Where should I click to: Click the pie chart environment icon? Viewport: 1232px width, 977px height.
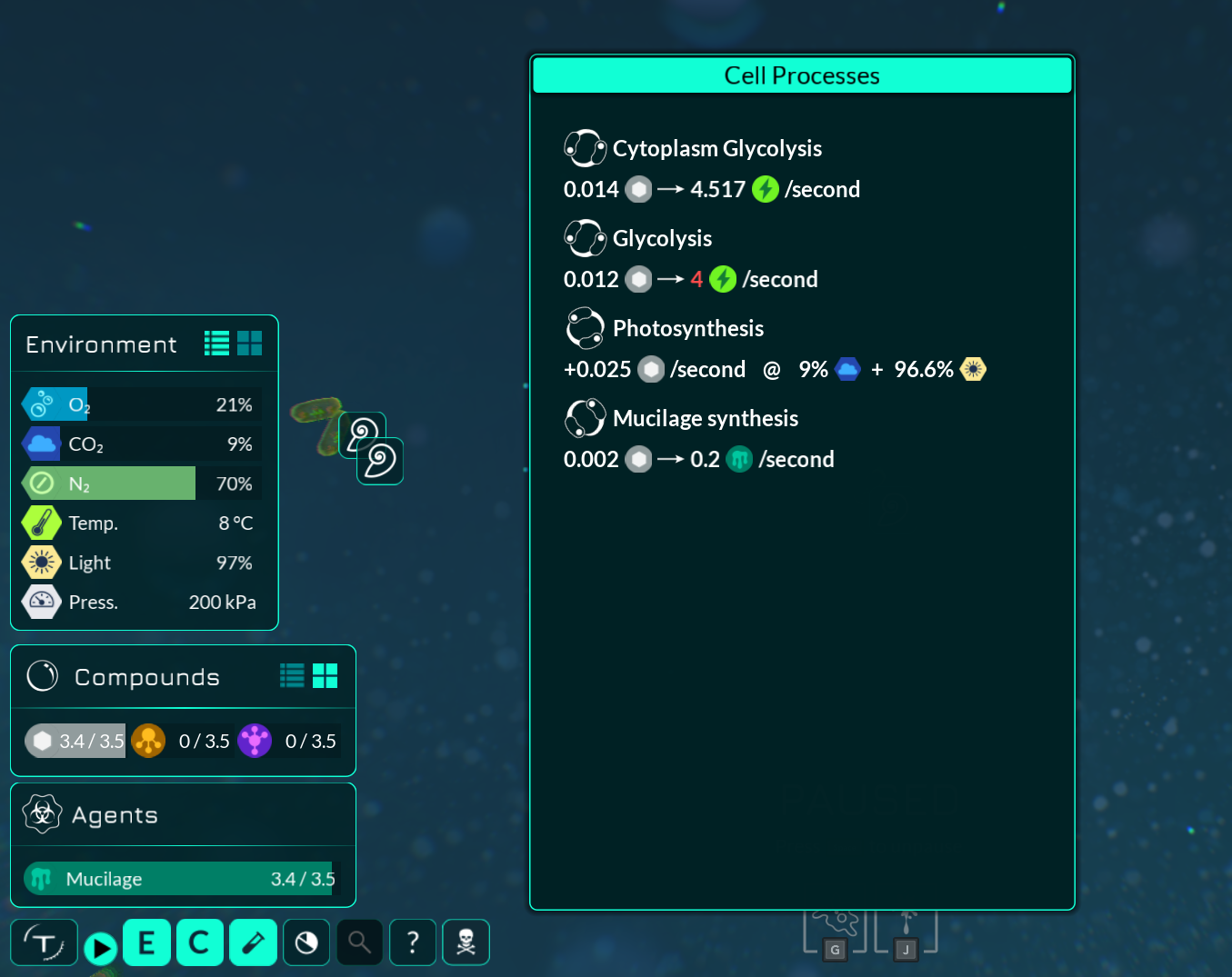[x=306, y=942]
